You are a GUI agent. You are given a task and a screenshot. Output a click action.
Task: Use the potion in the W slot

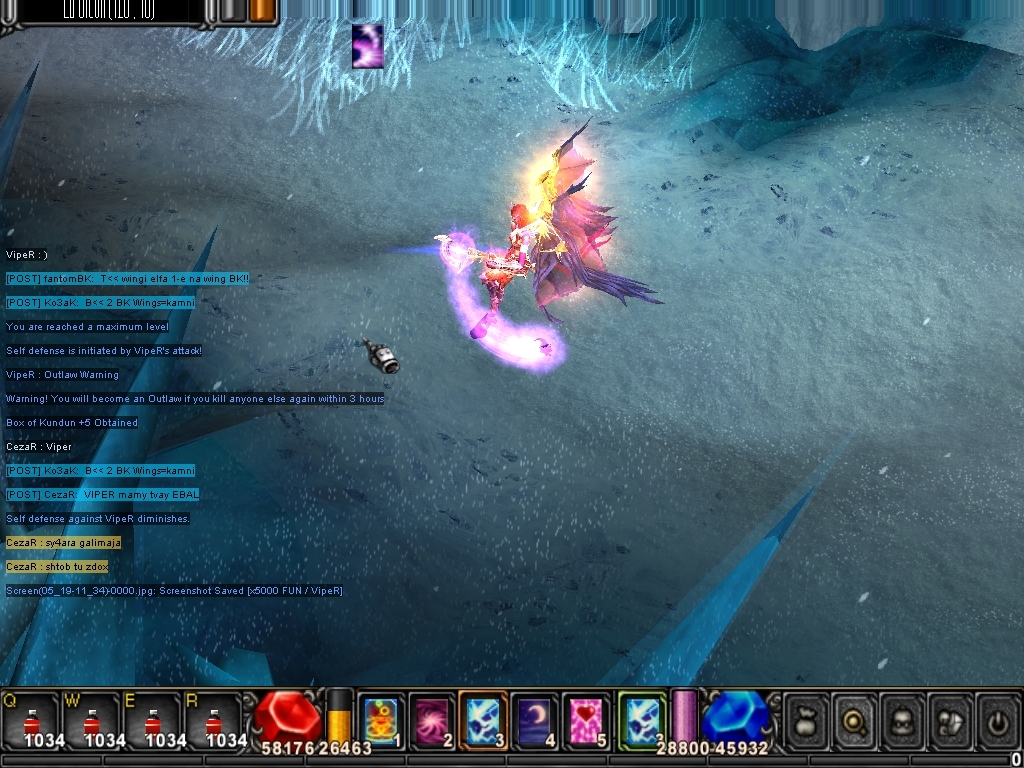tap(91, 720)
